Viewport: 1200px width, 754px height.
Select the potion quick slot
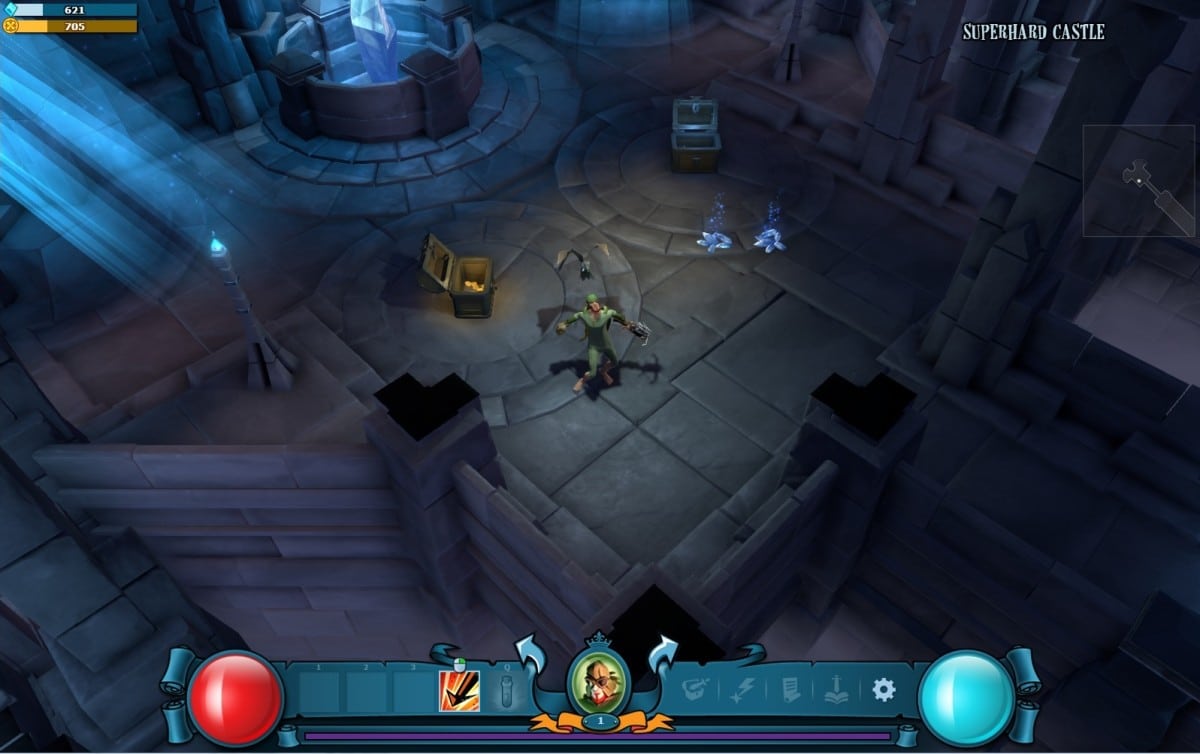click(507, 691)
